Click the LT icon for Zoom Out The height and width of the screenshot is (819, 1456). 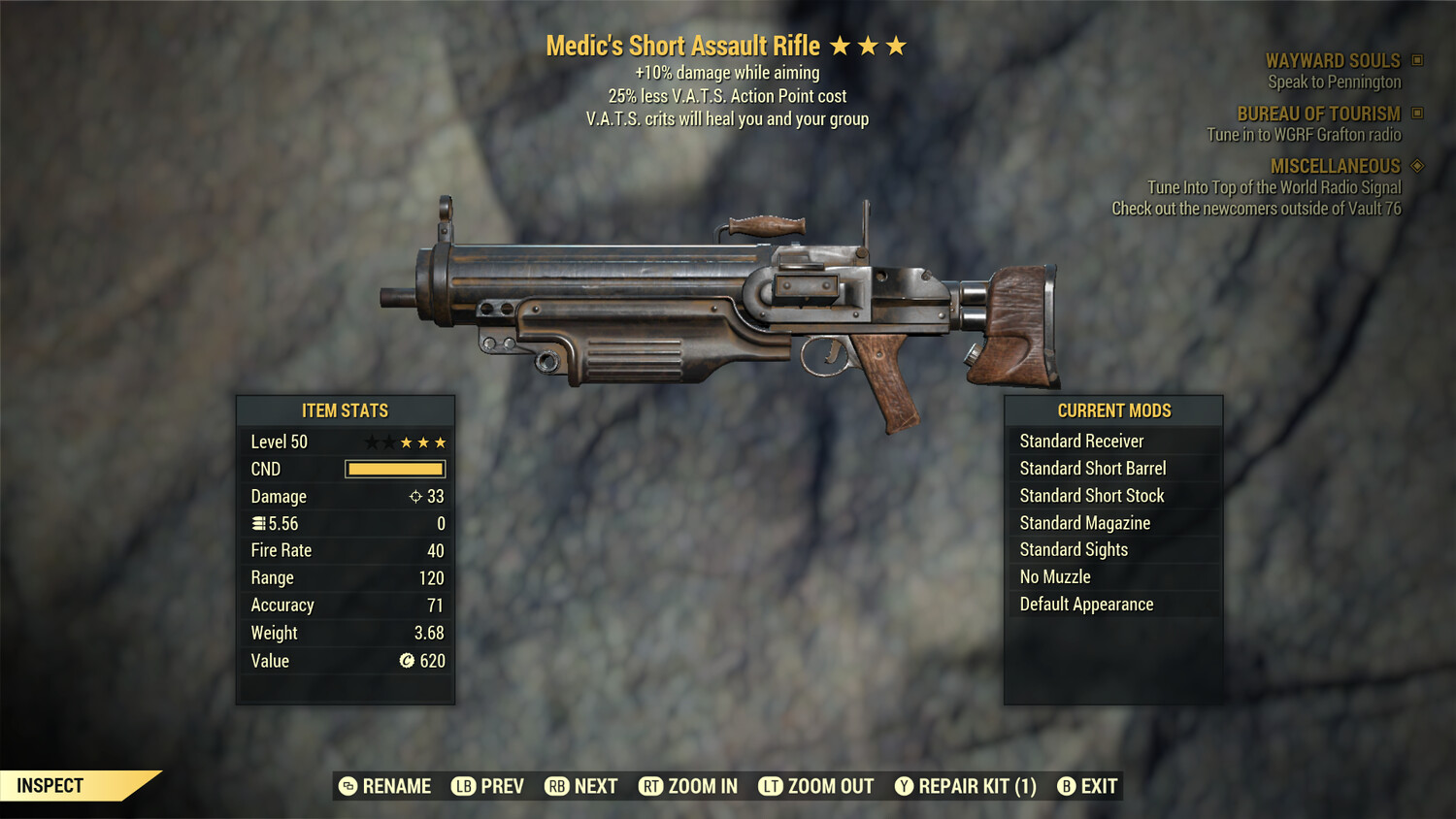pyautogui.click(x=770, y=786)
